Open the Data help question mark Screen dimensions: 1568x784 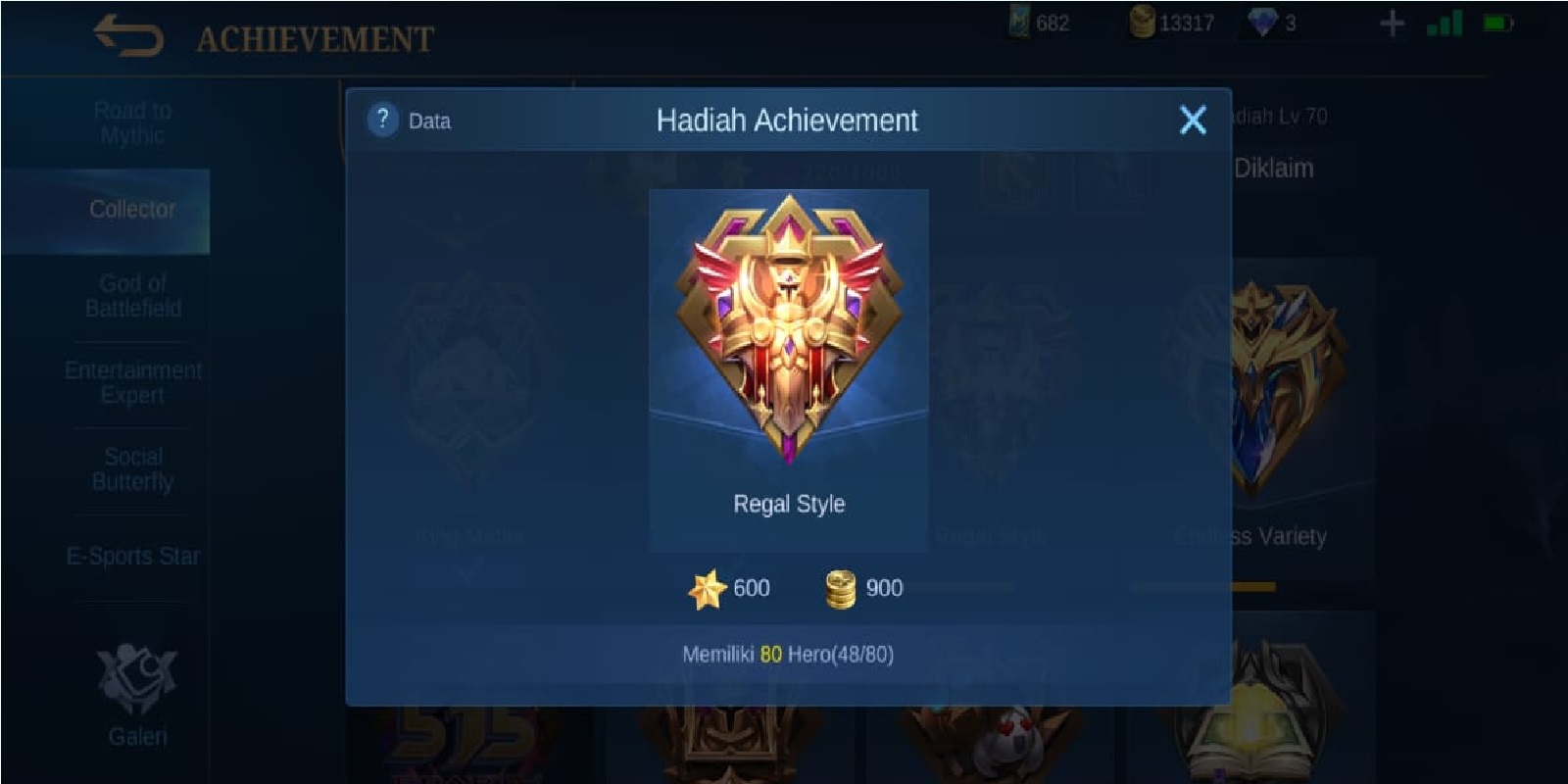tap(382, 121)
